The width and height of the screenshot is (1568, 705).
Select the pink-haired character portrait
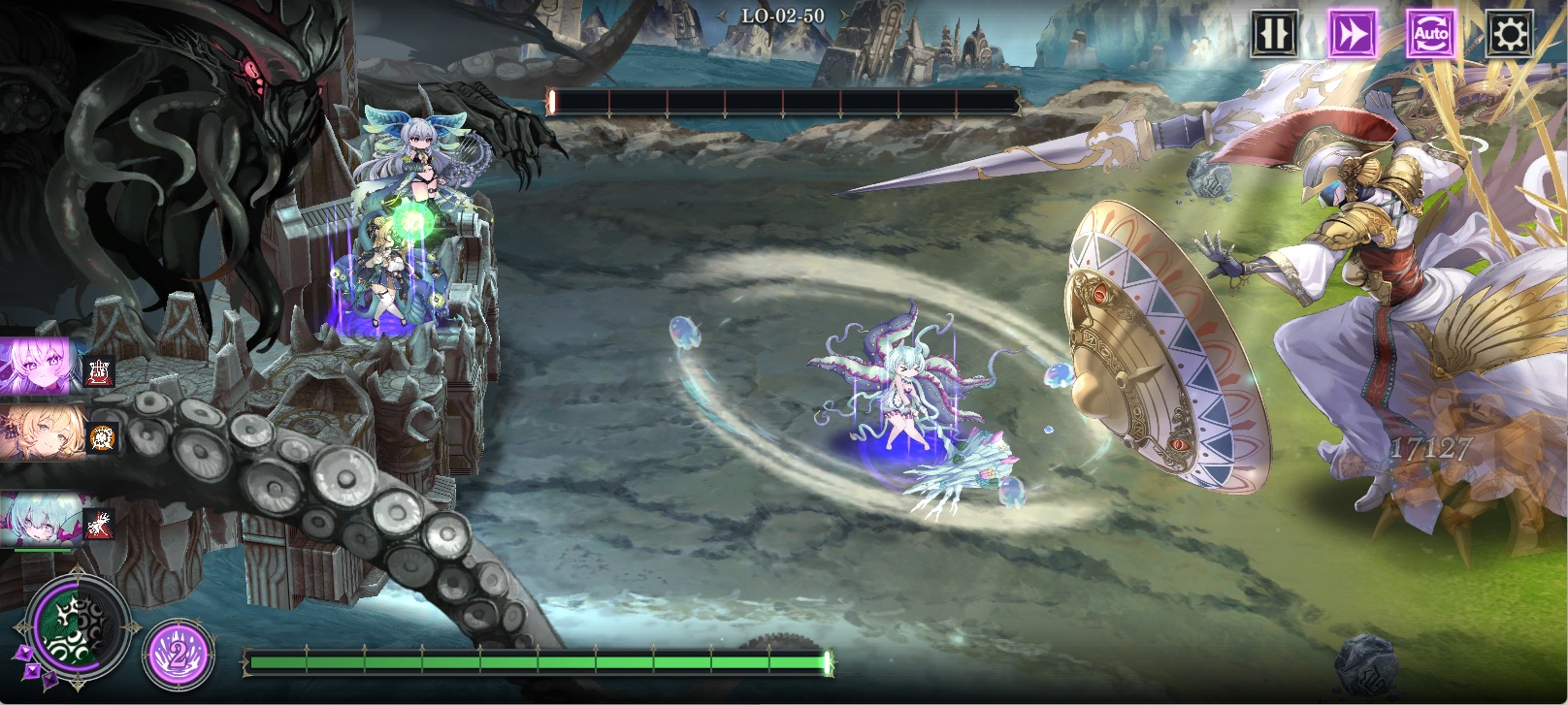tap(39, 366)
